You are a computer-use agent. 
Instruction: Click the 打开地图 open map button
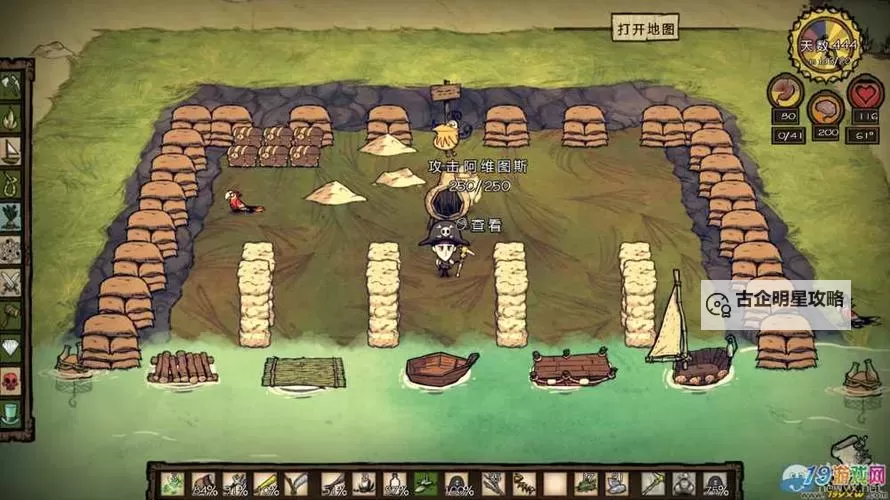click(x=645, y=27)
